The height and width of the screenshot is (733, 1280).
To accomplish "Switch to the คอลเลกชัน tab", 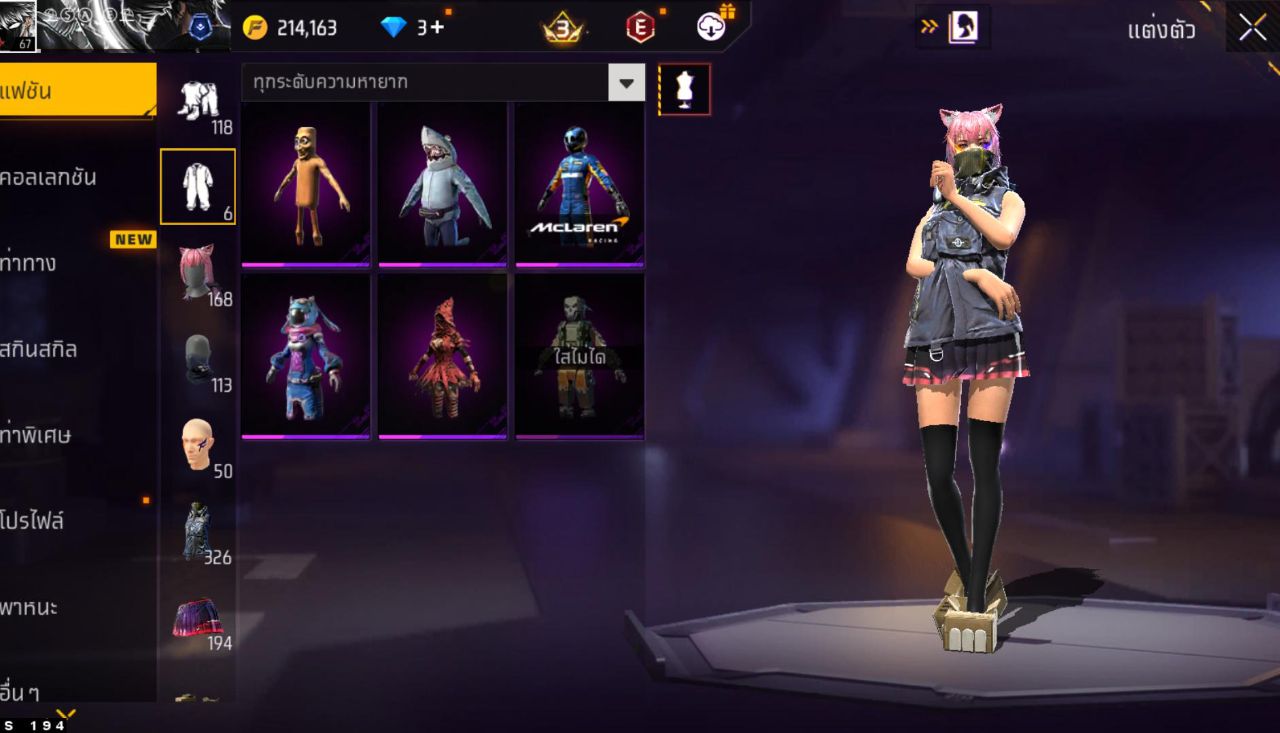I will tap(60, 176).
